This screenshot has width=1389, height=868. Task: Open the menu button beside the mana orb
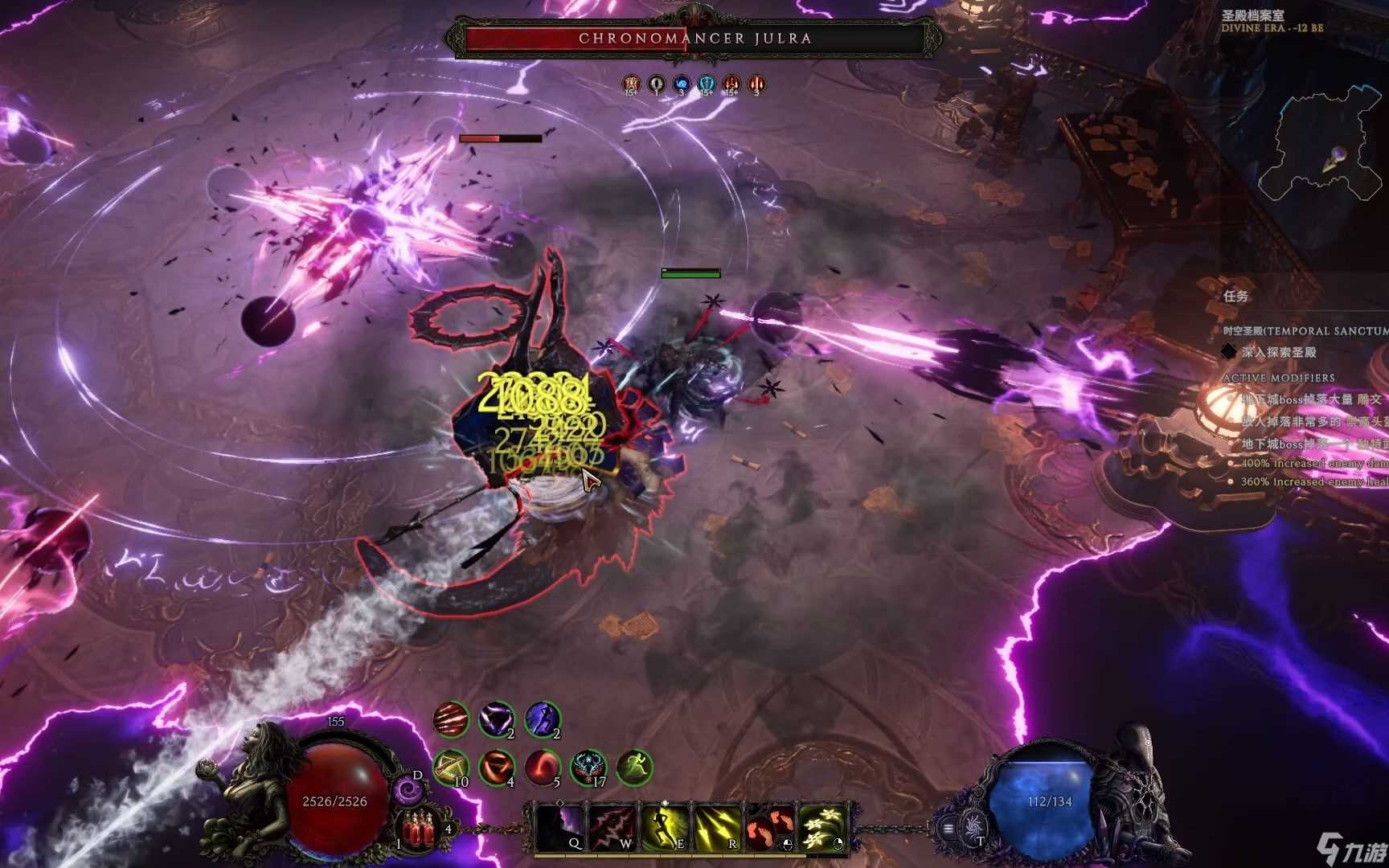949,829
